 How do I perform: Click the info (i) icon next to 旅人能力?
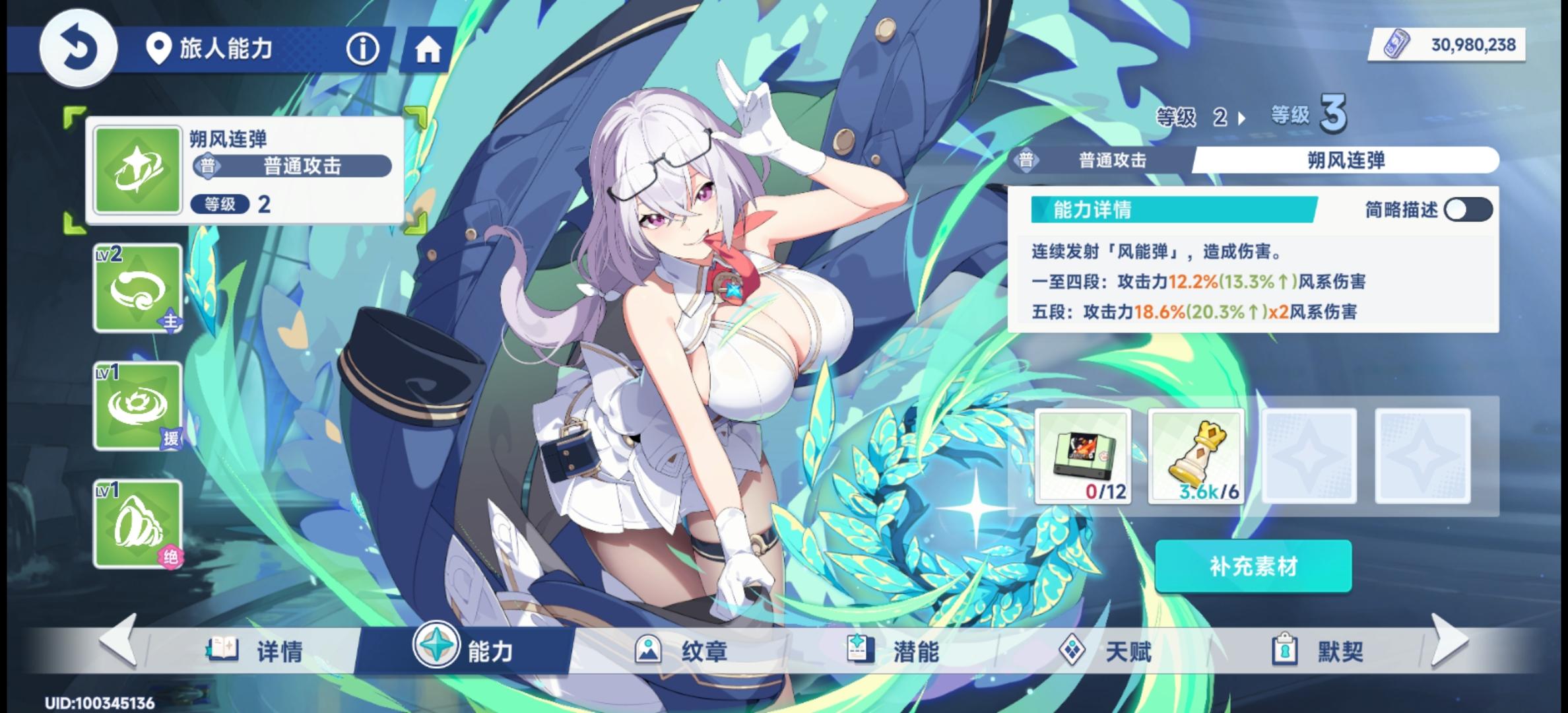[364, 49]
